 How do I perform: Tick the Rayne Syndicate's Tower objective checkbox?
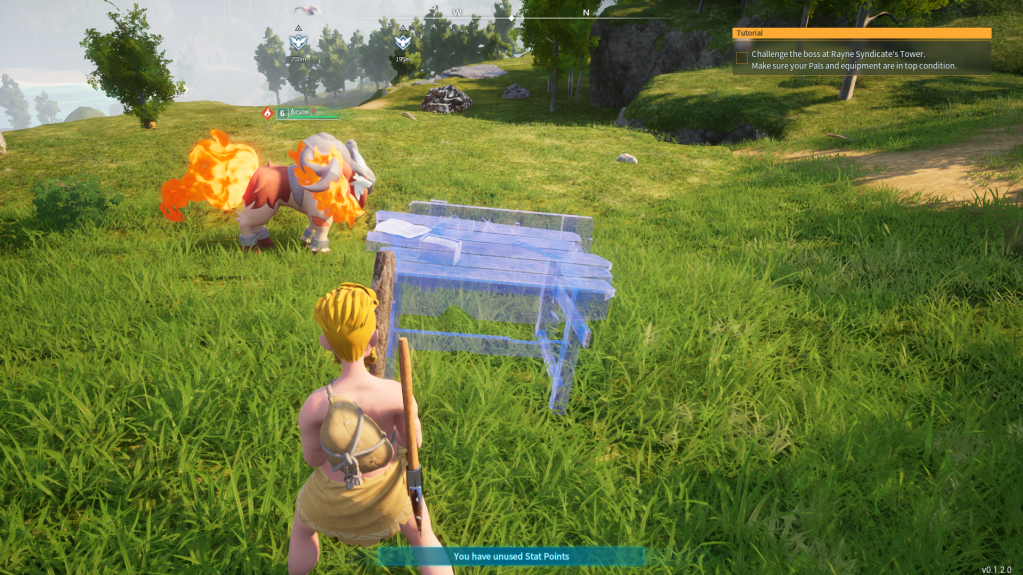[741, 58]
